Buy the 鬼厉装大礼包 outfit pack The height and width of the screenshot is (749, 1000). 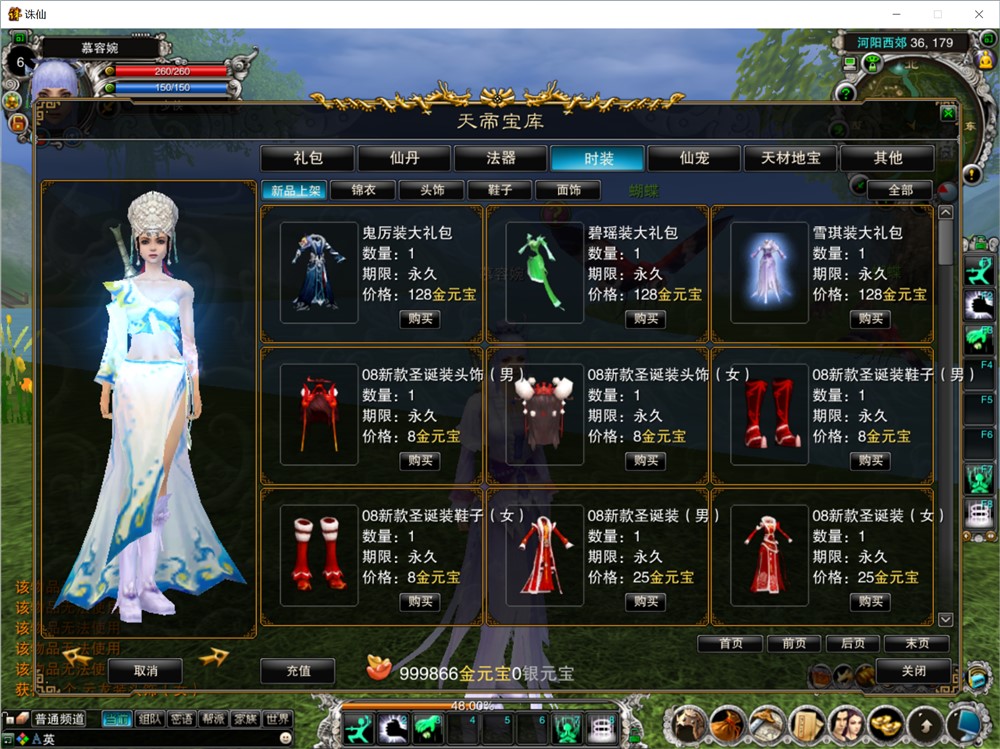click(419, 319)
